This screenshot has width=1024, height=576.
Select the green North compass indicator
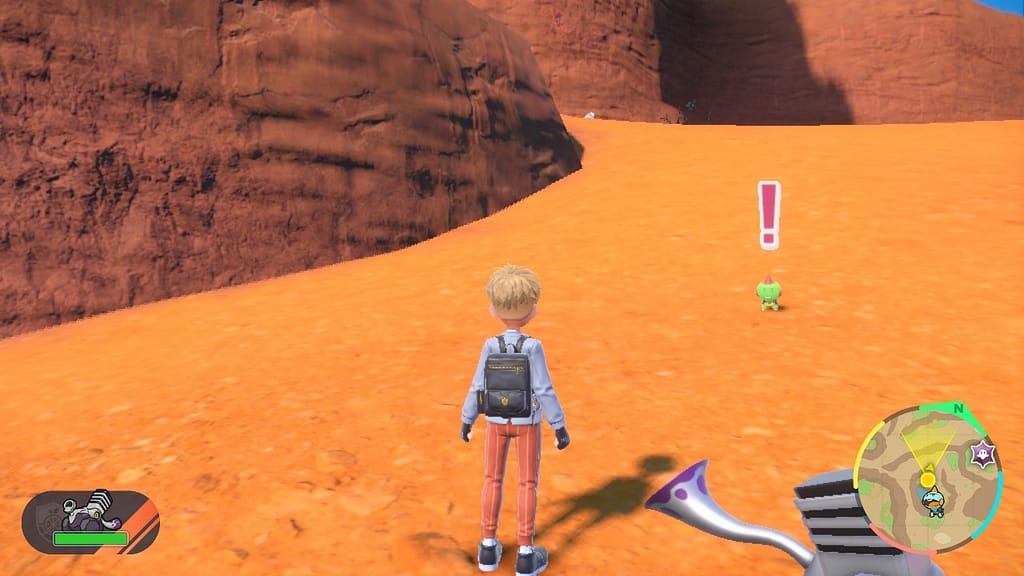tap(959, 409)
